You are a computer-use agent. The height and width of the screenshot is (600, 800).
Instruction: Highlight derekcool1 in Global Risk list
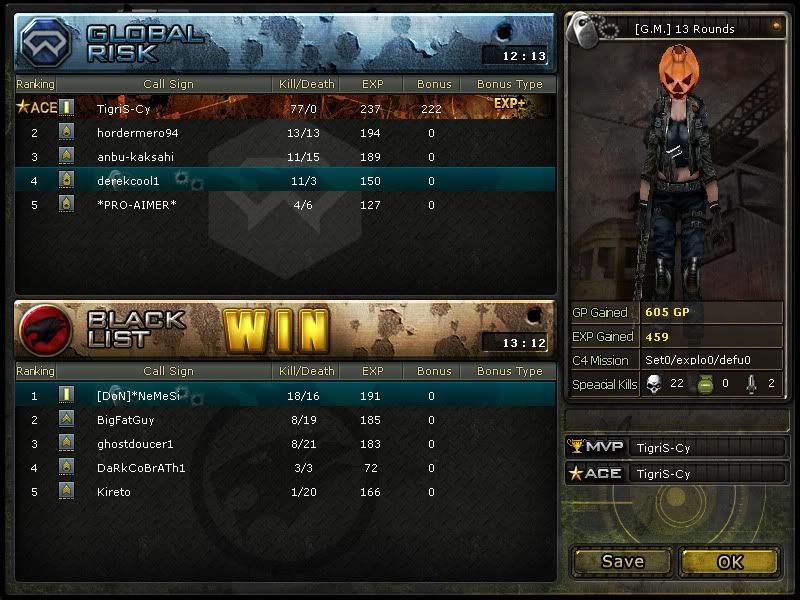pos(285,181)
